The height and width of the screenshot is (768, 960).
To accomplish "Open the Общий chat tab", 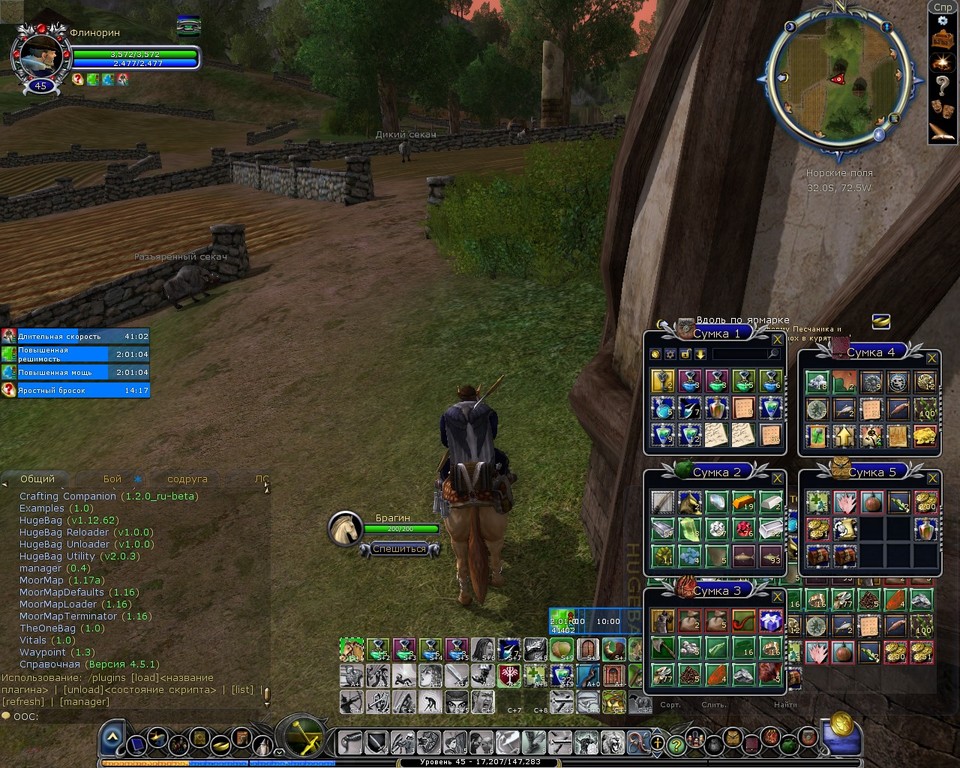I will (x=37, y=480).
